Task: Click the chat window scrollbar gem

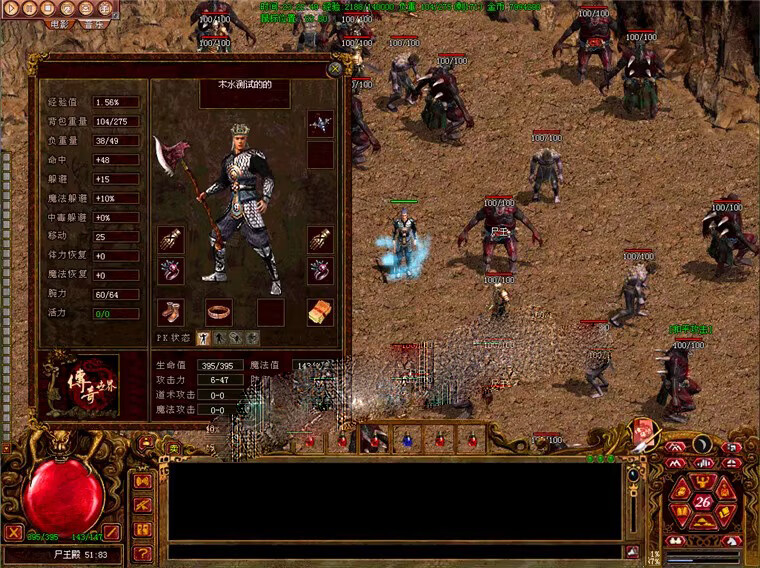Action: tap(632, 475)
